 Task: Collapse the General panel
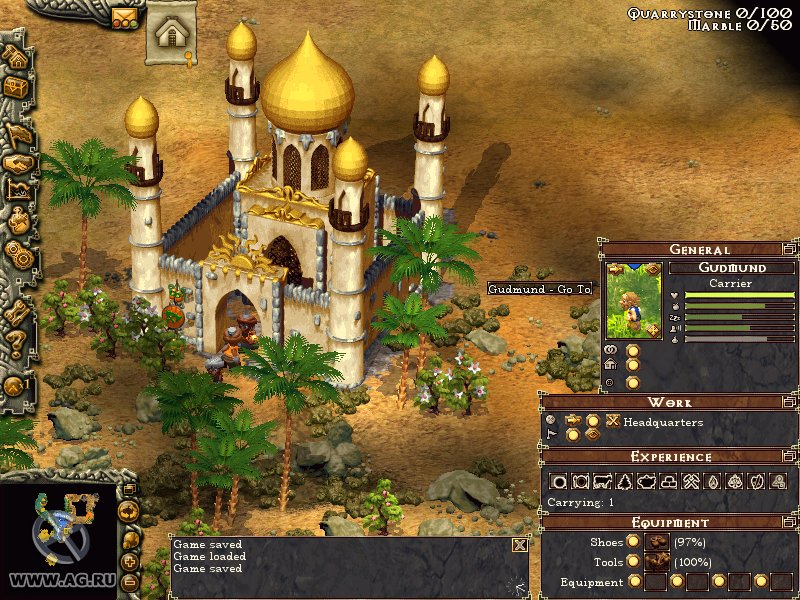pyautogui.click(x=789, y=249)
